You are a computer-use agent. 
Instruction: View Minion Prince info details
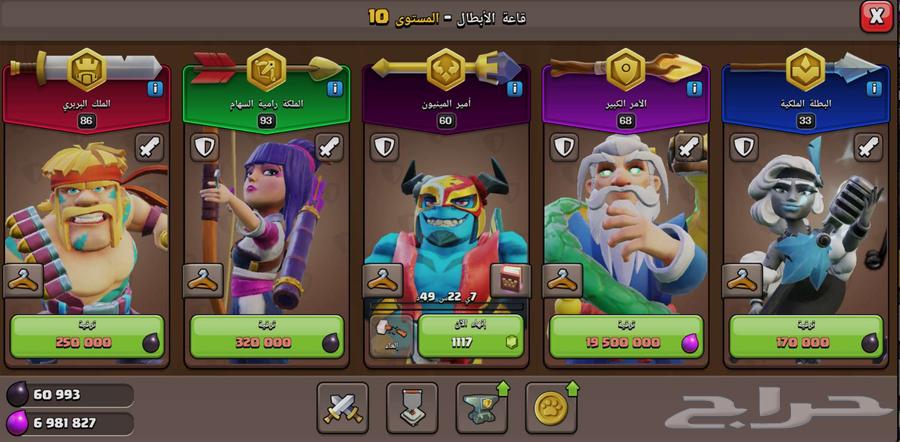click(514, 89)
